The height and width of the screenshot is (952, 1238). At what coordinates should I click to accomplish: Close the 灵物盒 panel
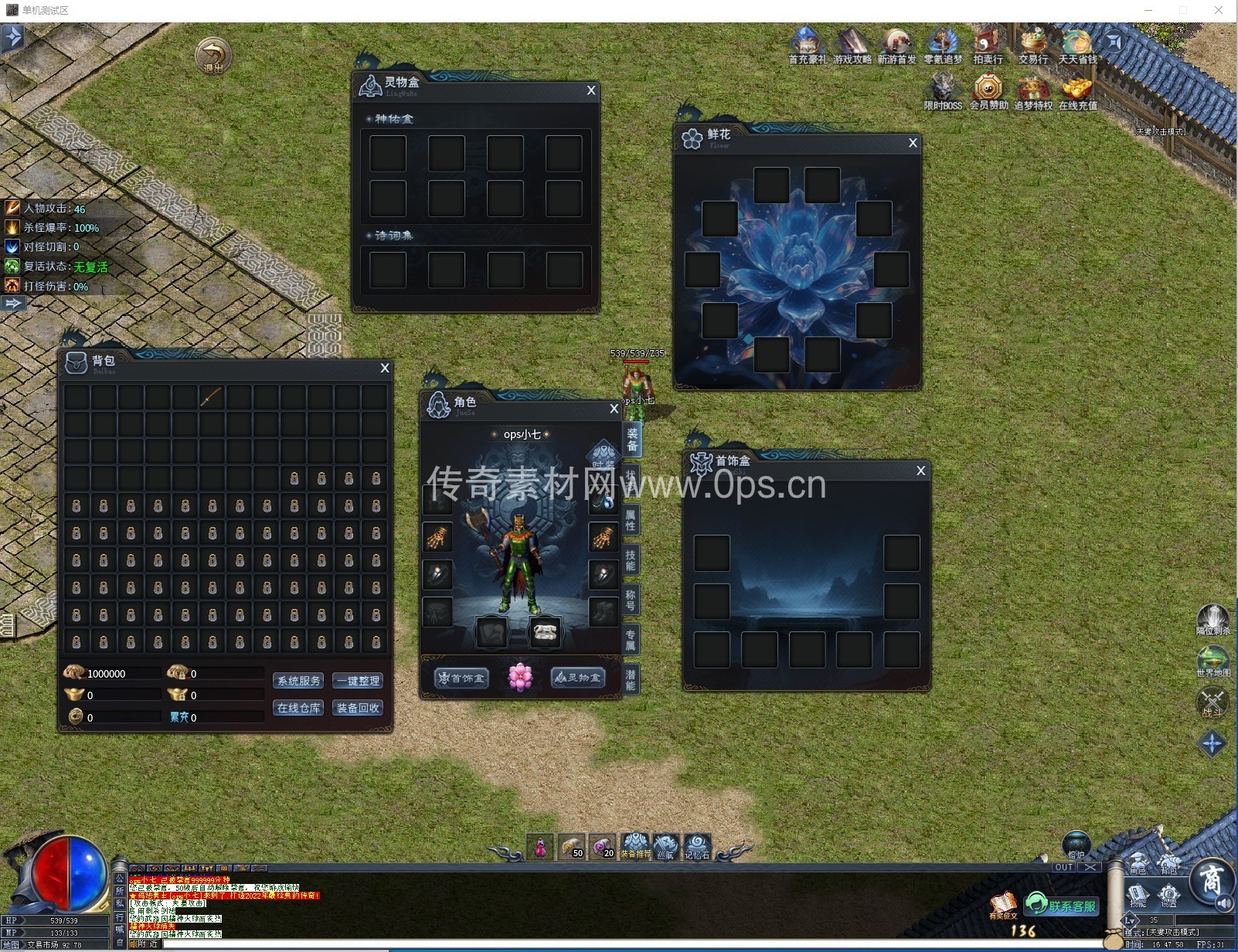(591, 90)
